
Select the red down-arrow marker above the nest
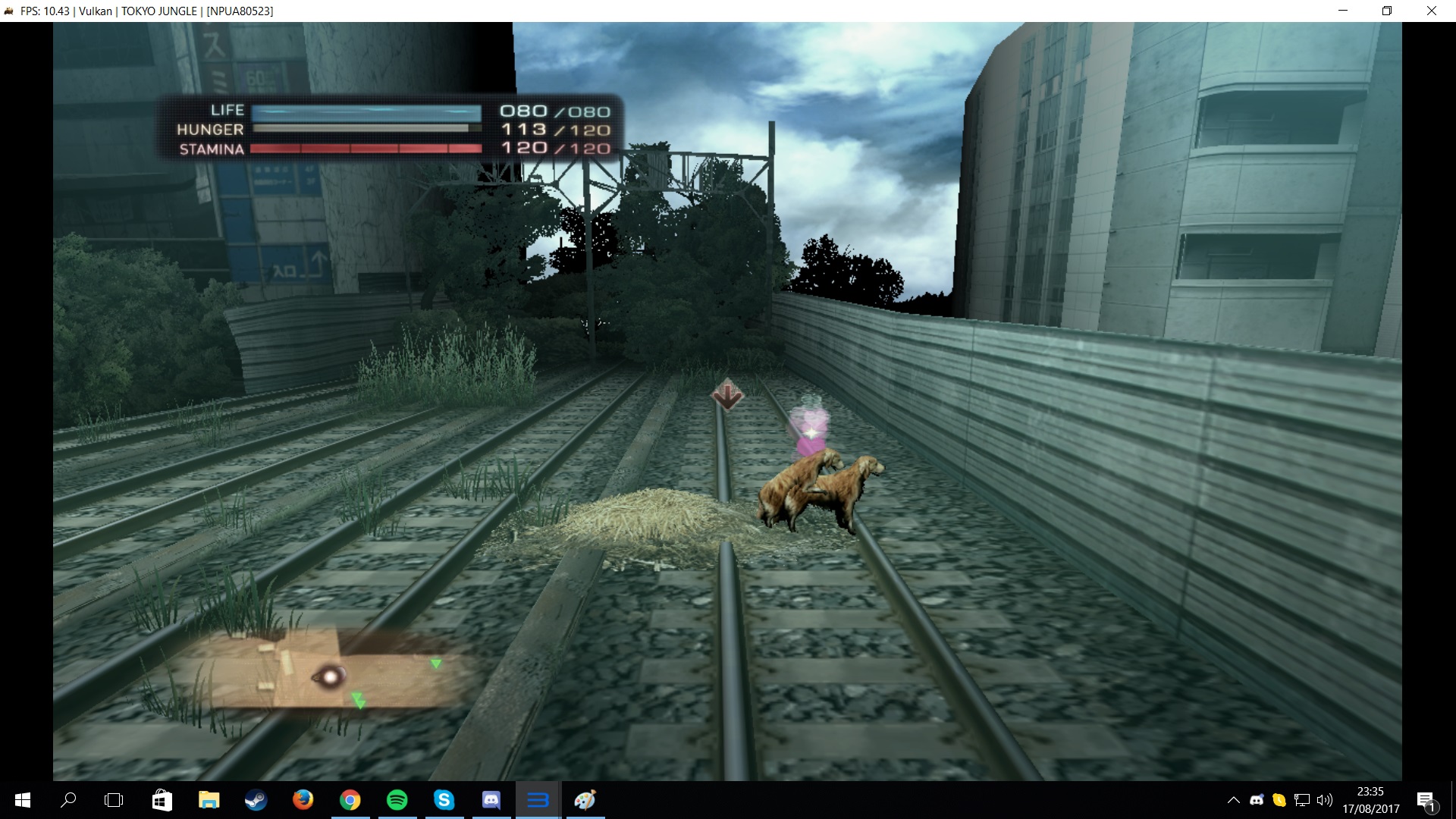click(x=727, y=394)
